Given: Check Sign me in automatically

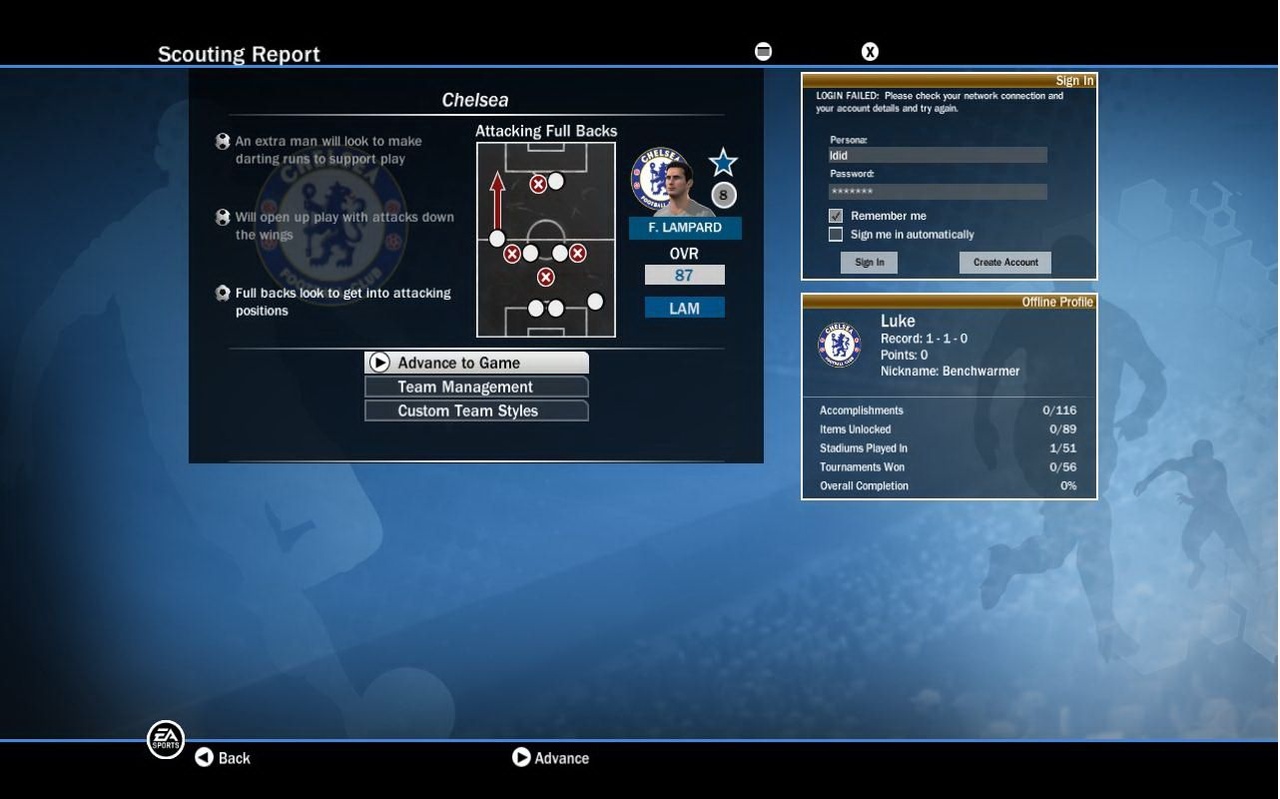Looking at the screenshot, I should pyautogui.click(x=835, y=233).
